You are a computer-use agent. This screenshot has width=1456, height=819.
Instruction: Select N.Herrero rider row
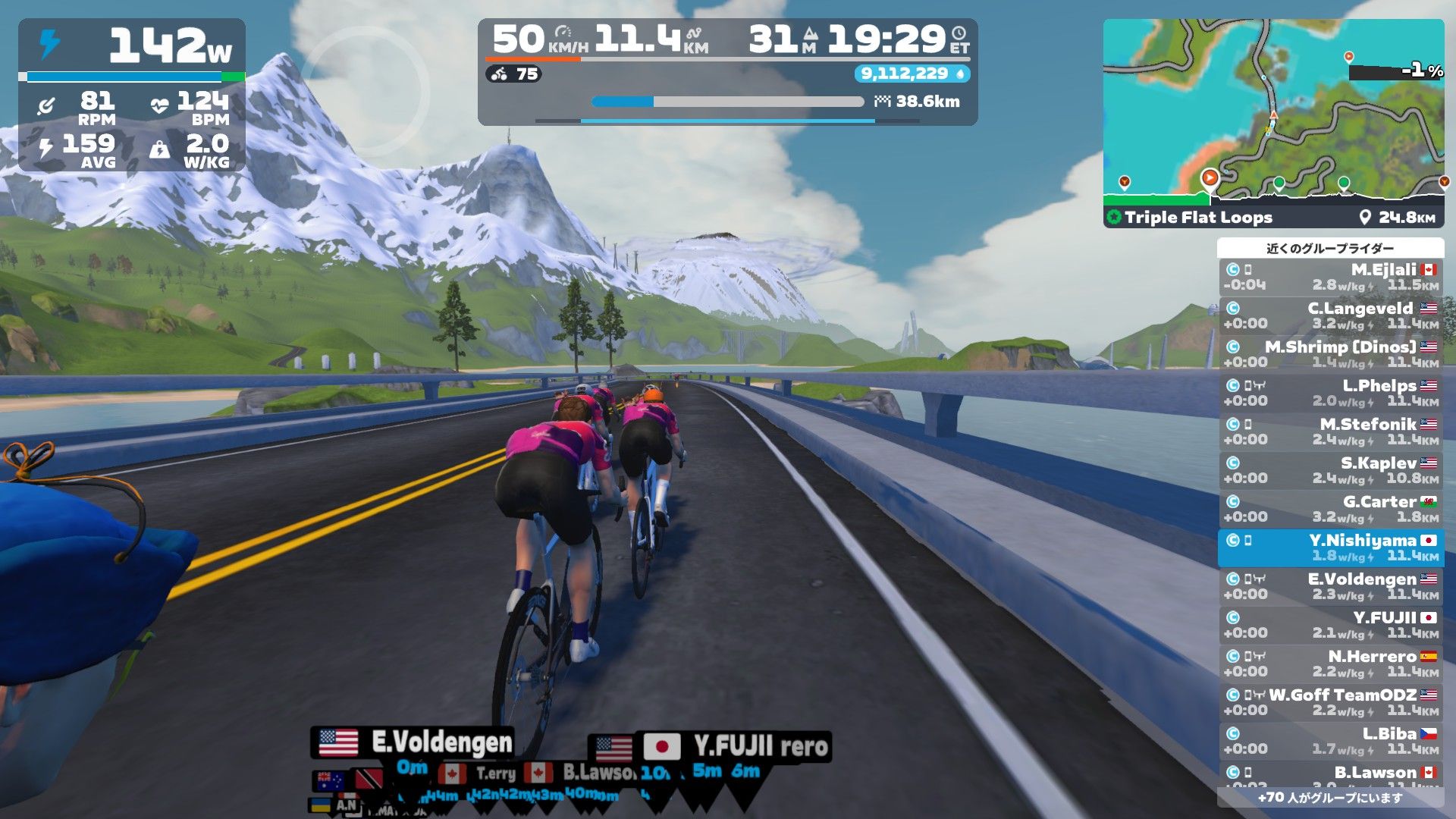1331,664
